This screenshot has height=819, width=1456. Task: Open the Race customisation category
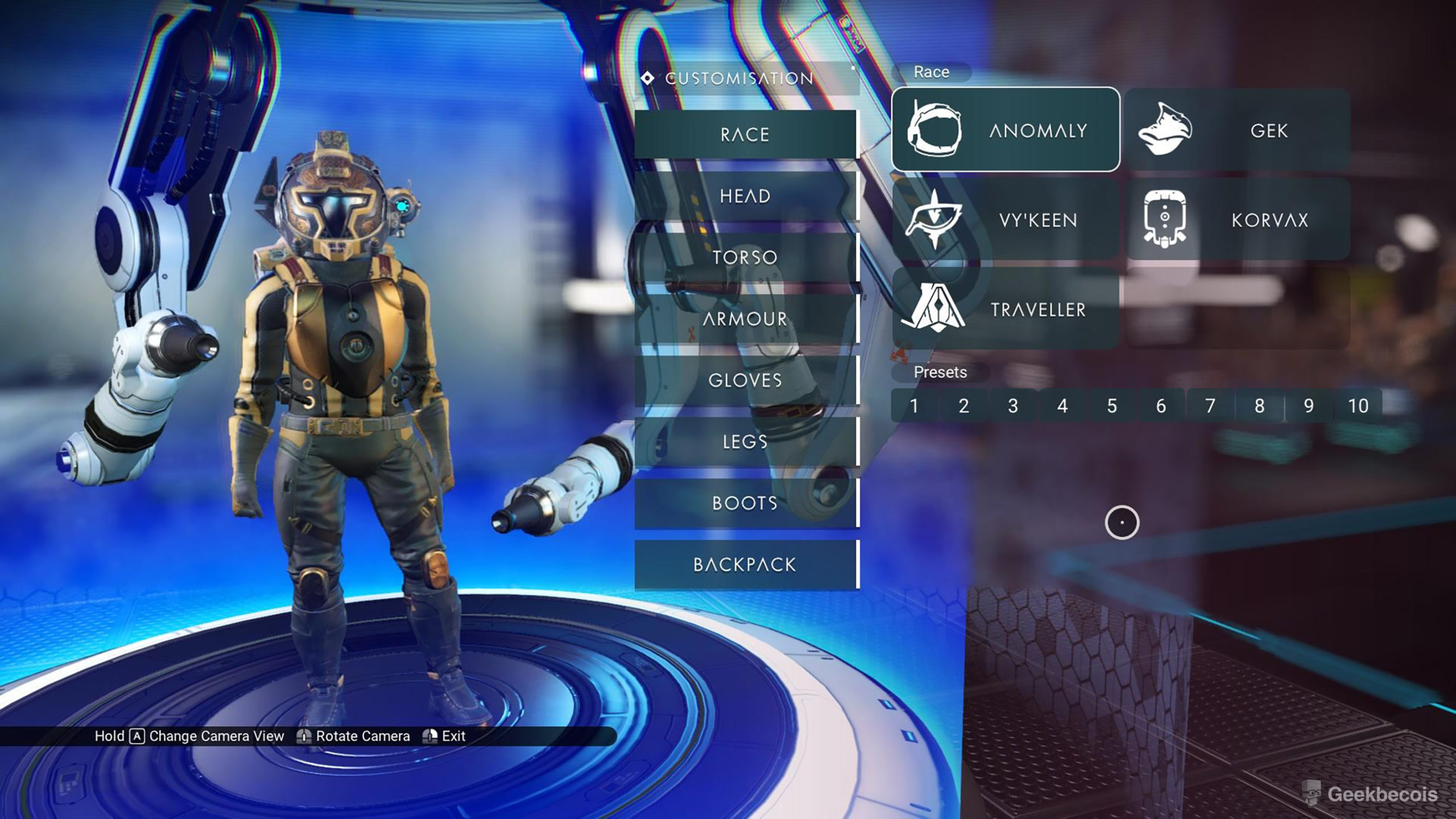[745, 134]
